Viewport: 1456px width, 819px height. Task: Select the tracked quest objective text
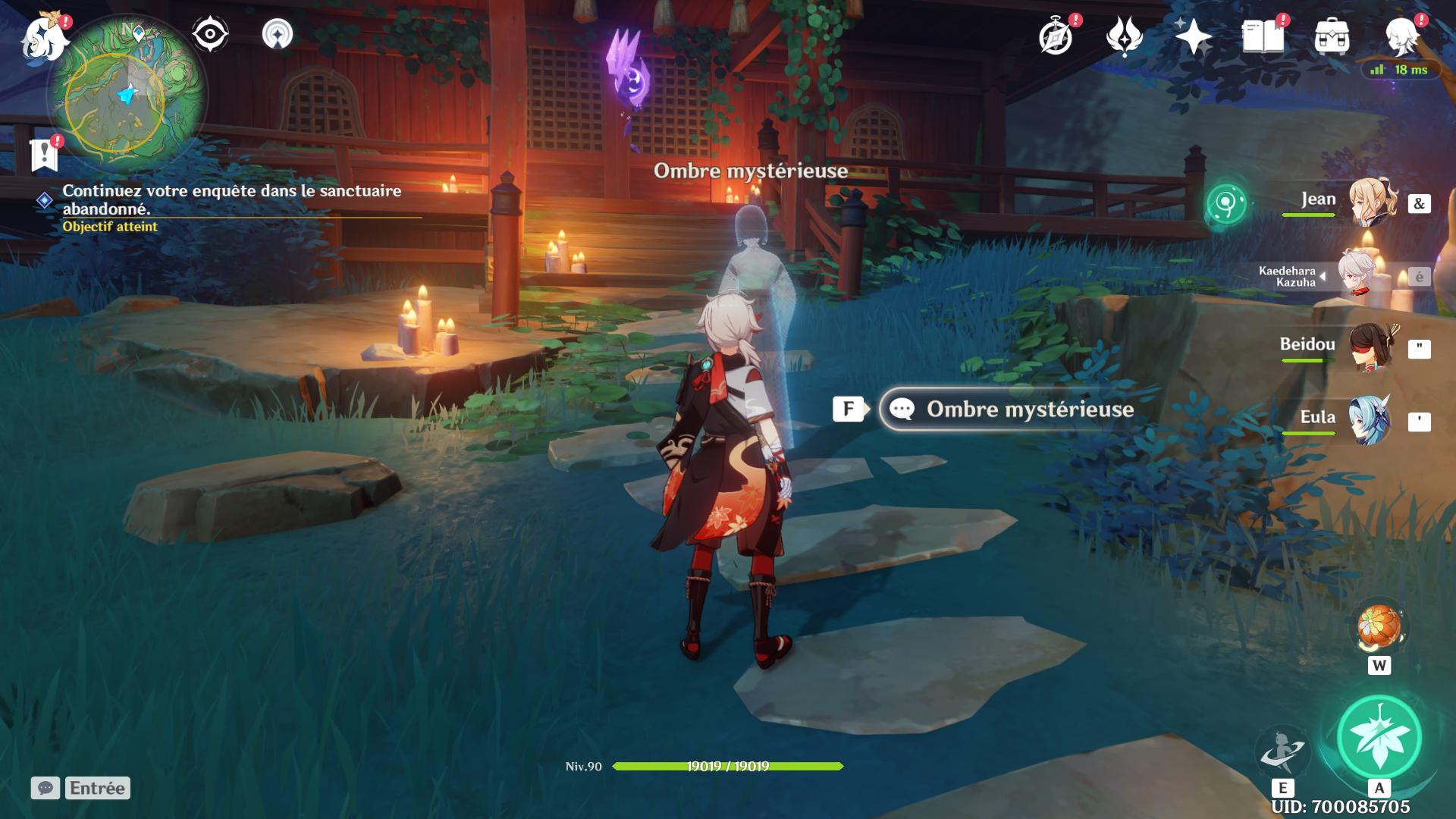(231, 199)
